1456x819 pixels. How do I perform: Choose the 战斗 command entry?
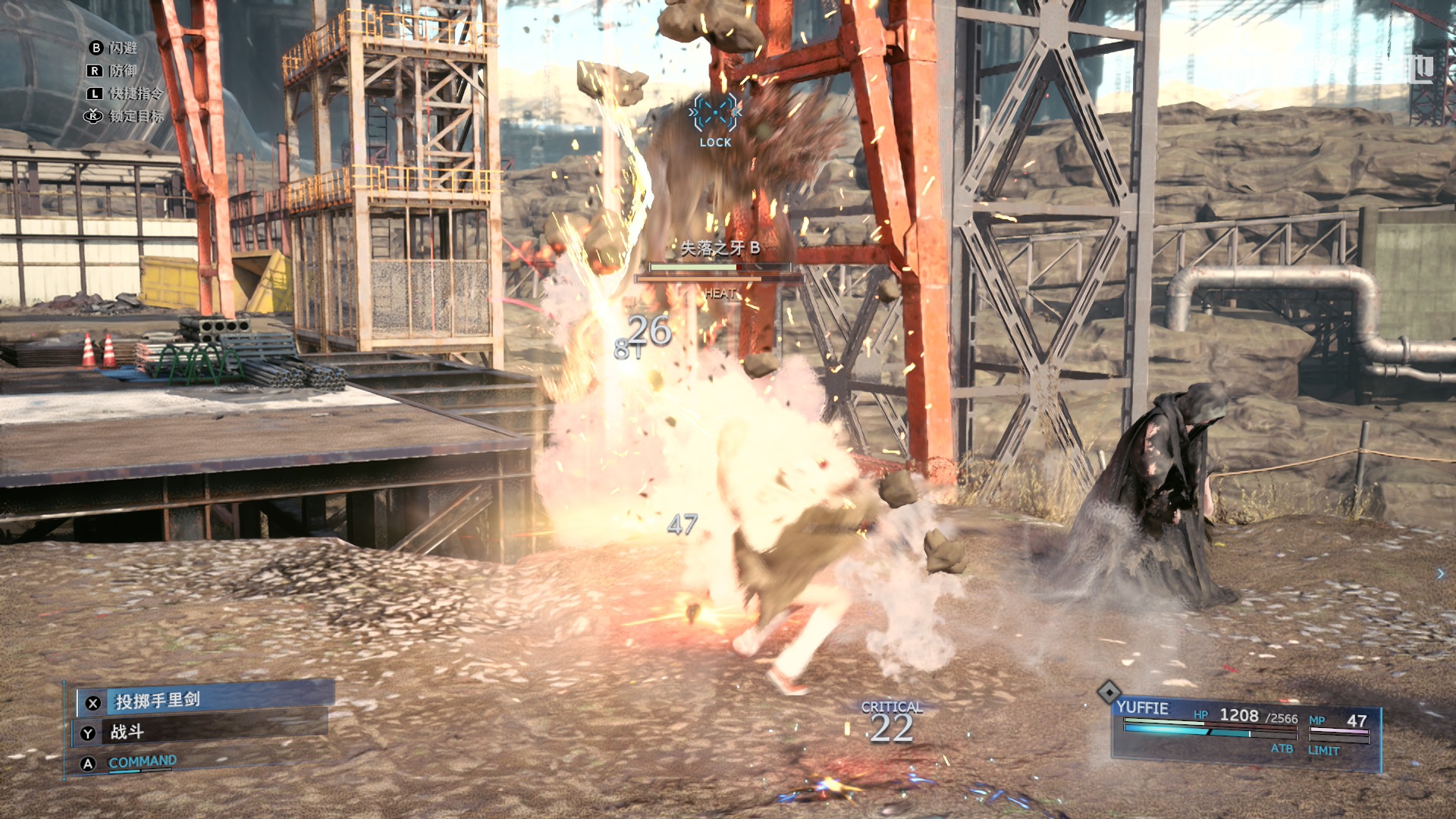[200, 732]
